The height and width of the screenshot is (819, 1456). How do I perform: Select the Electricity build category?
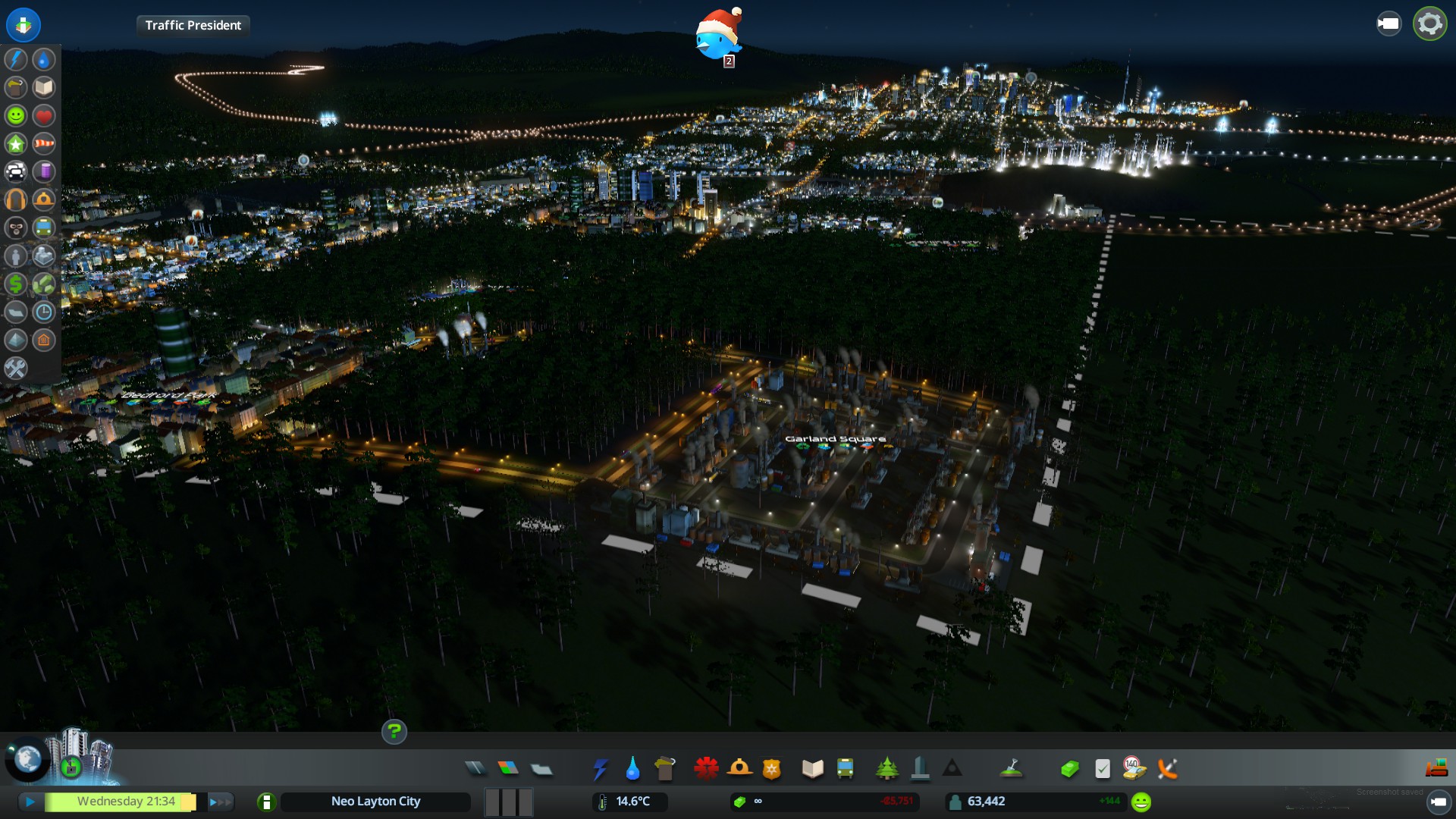600,769
